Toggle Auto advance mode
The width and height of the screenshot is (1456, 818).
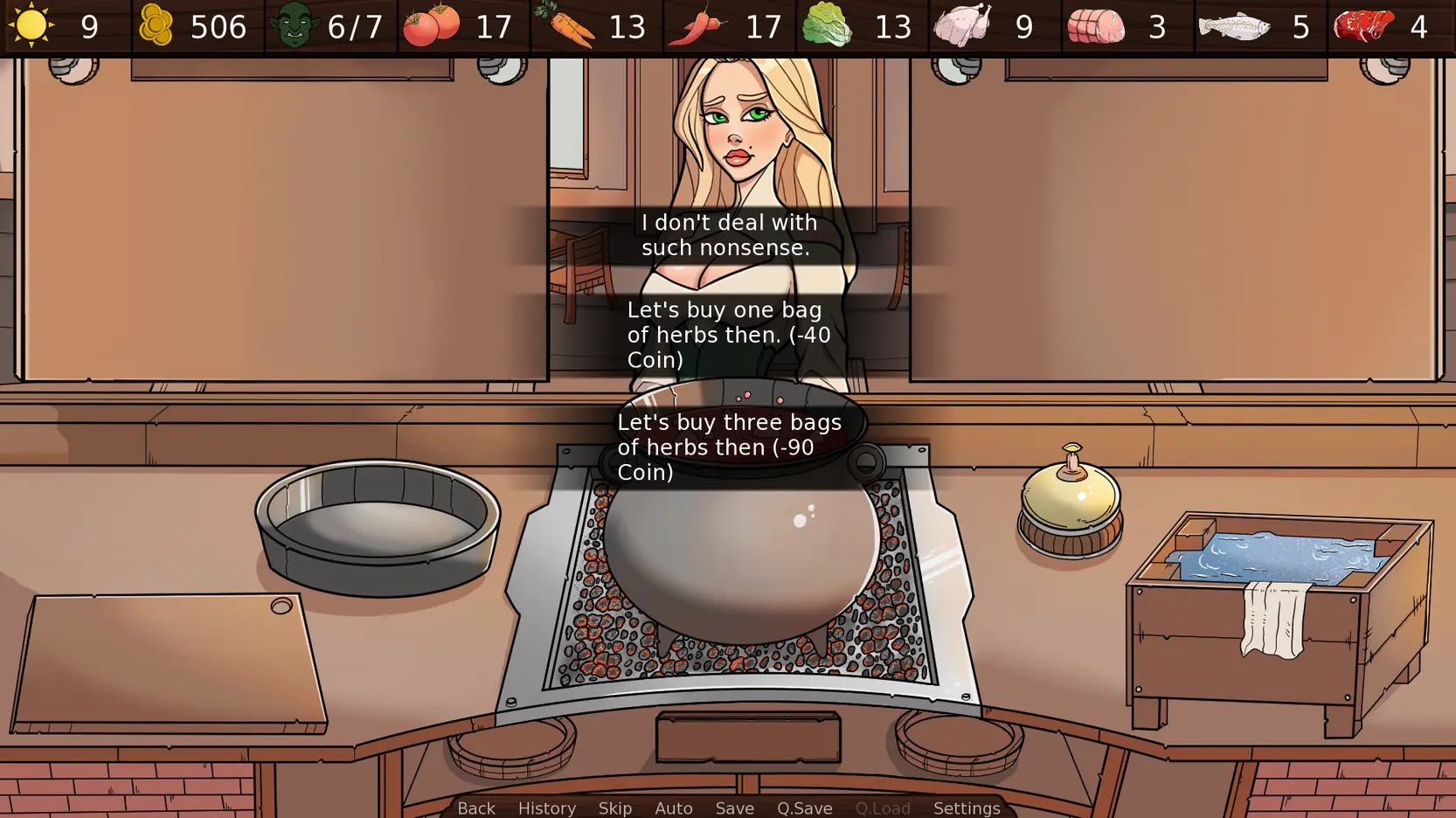[x=674, y=808]
